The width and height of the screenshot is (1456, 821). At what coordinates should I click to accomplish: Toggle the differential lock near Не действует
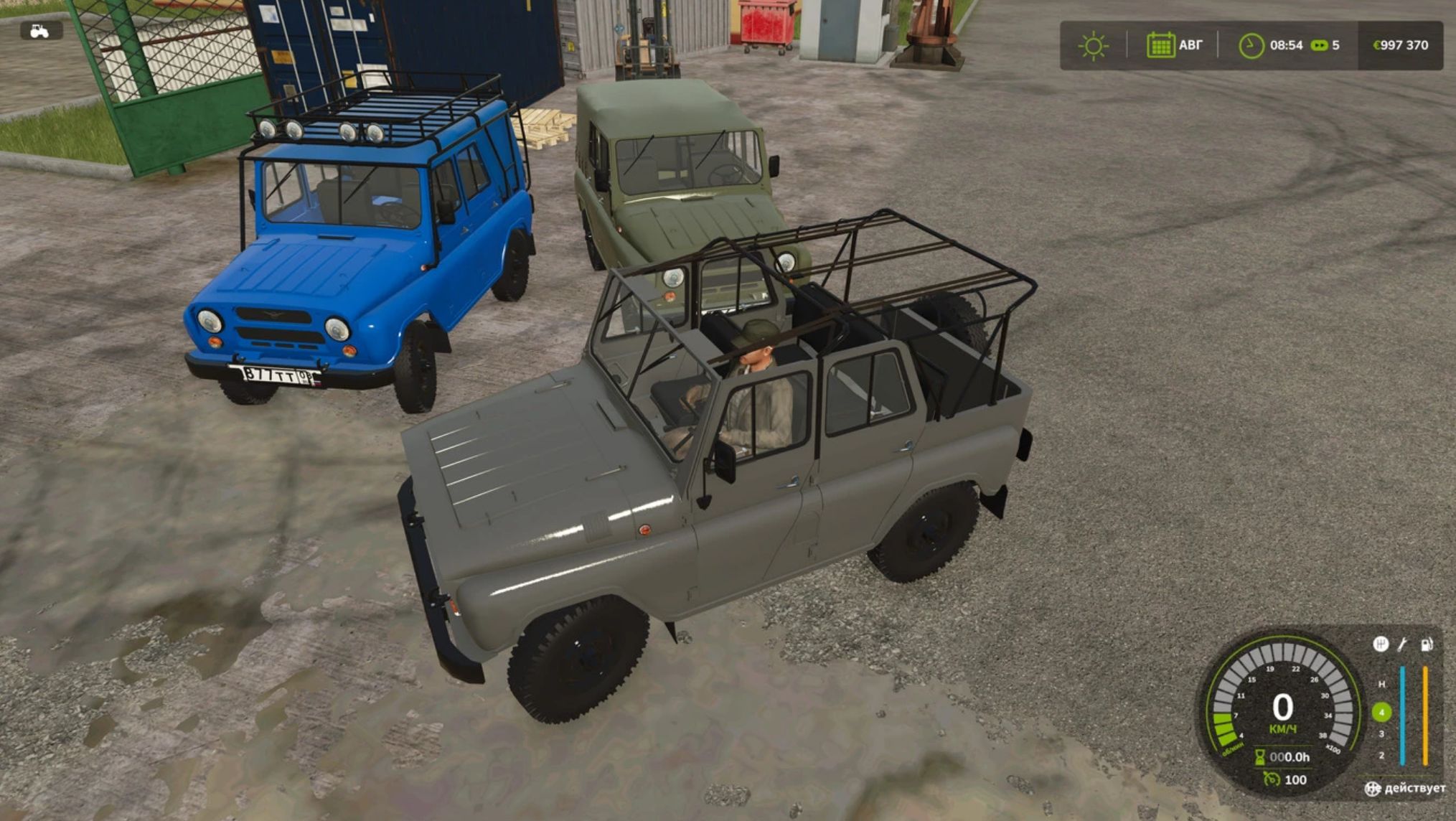(x=1373, y=789)
